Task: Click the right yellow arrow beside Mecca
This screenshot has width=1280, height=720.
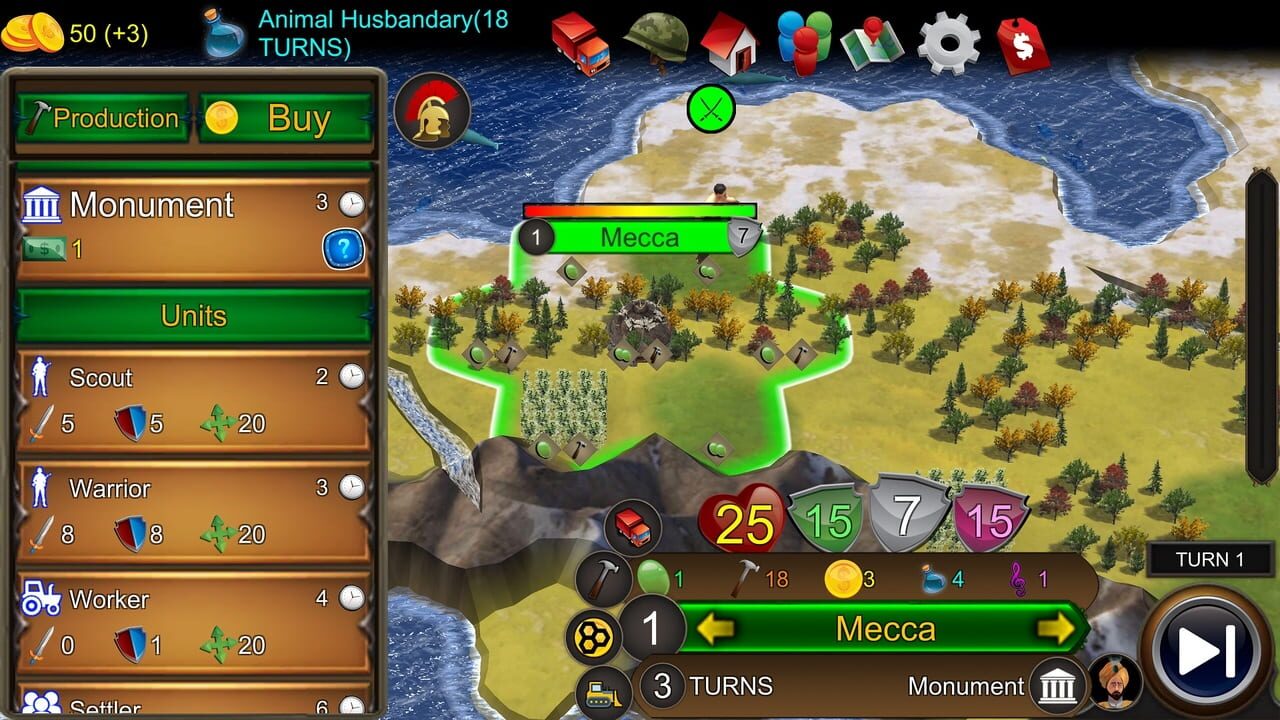Action: coord(1058,629)
